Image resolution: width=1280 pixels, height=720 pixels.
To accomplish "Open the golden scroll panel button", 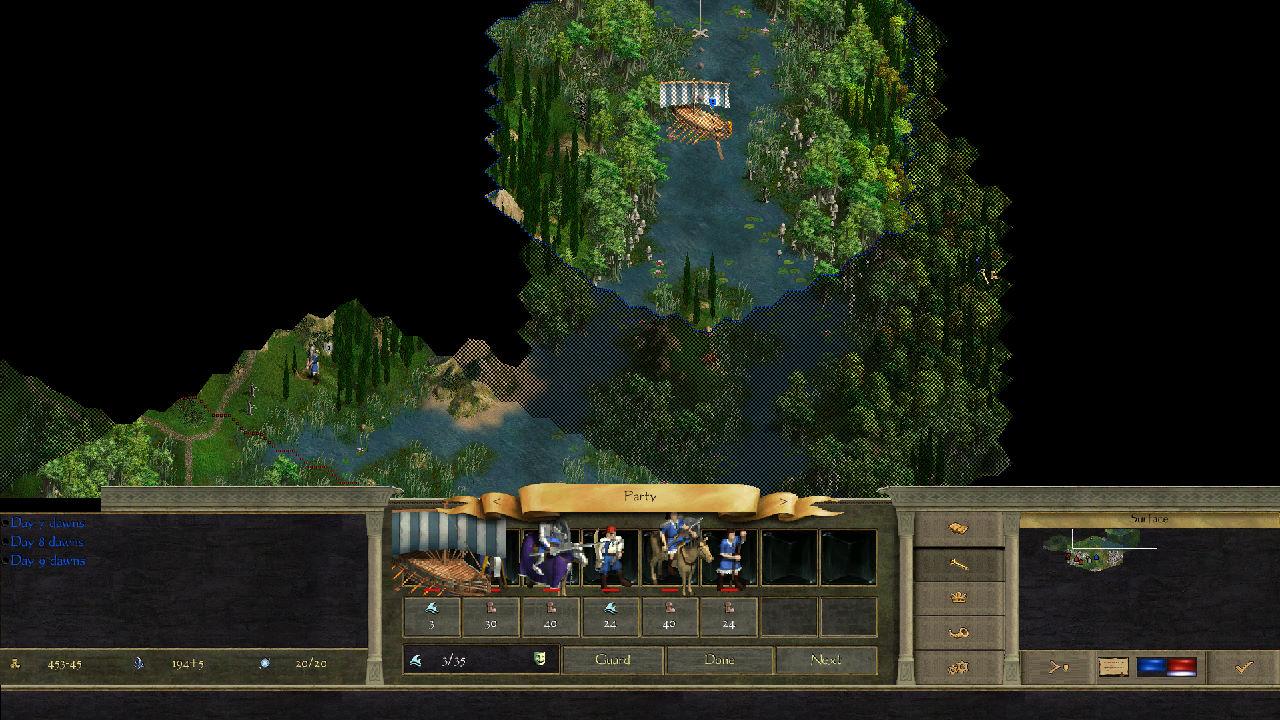I will click(958, 528).
